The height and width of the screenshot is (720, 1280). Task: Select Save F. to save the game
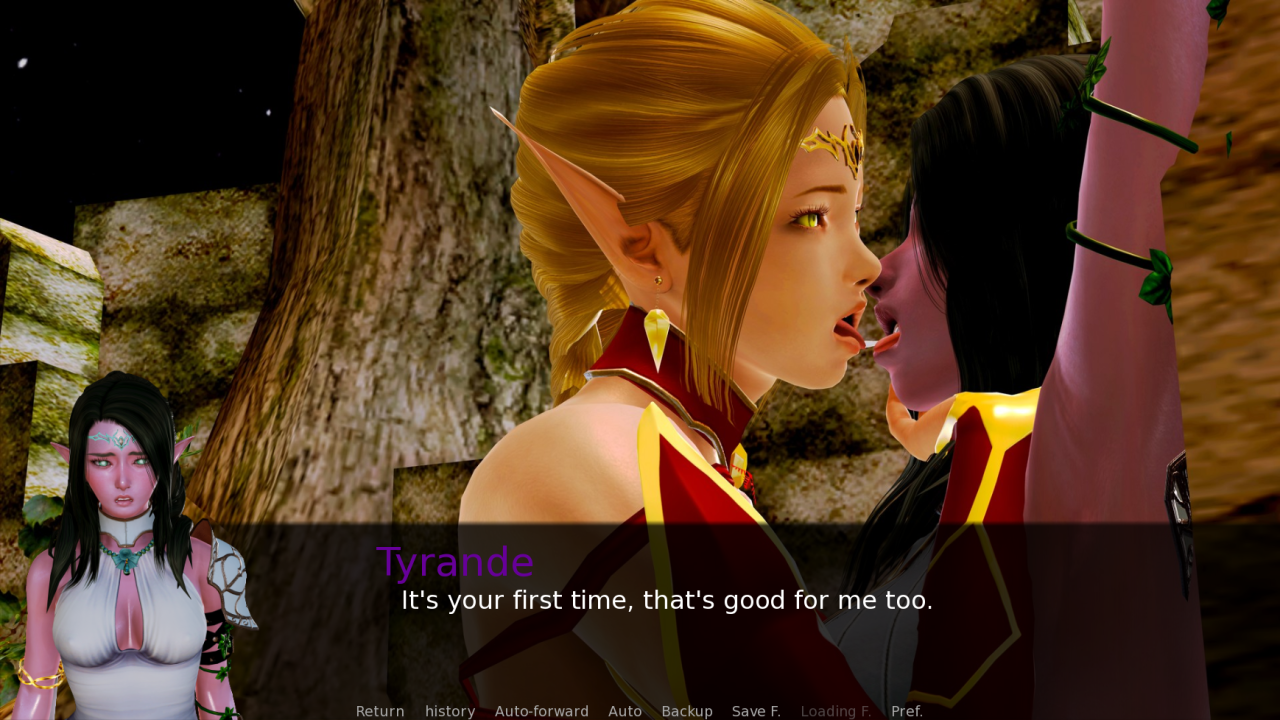point(756,711)
